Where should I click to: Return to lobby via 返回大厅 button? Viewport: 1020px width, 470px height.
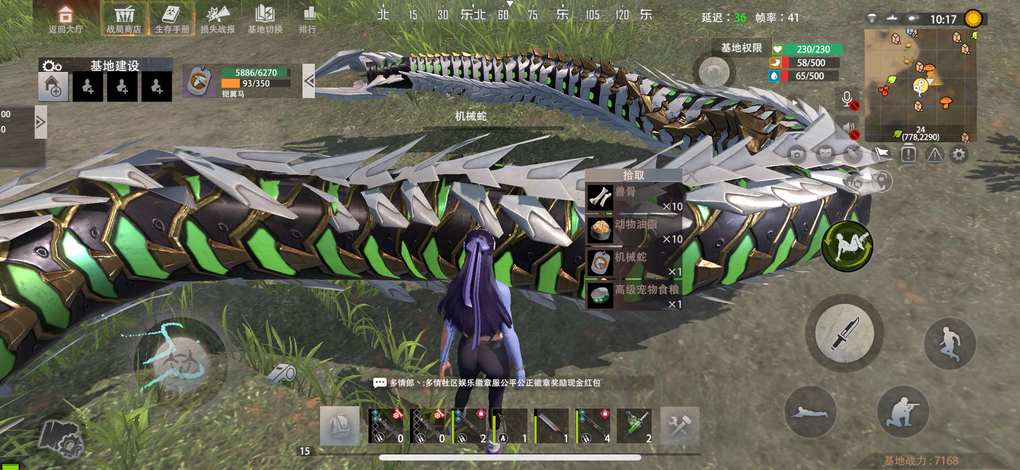66,18
